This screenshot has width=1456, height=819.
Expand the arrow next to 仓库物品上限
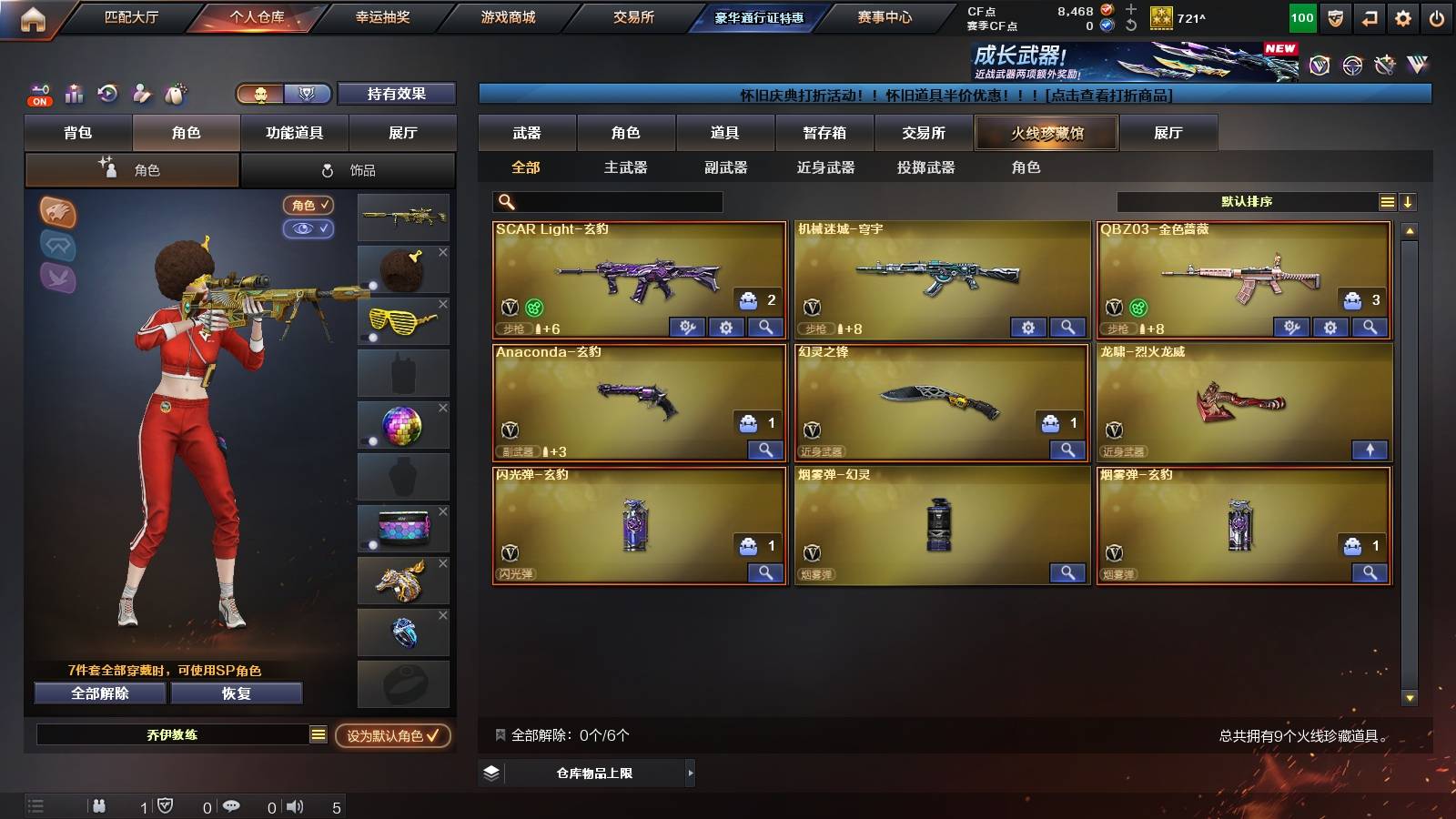[690, 773]
